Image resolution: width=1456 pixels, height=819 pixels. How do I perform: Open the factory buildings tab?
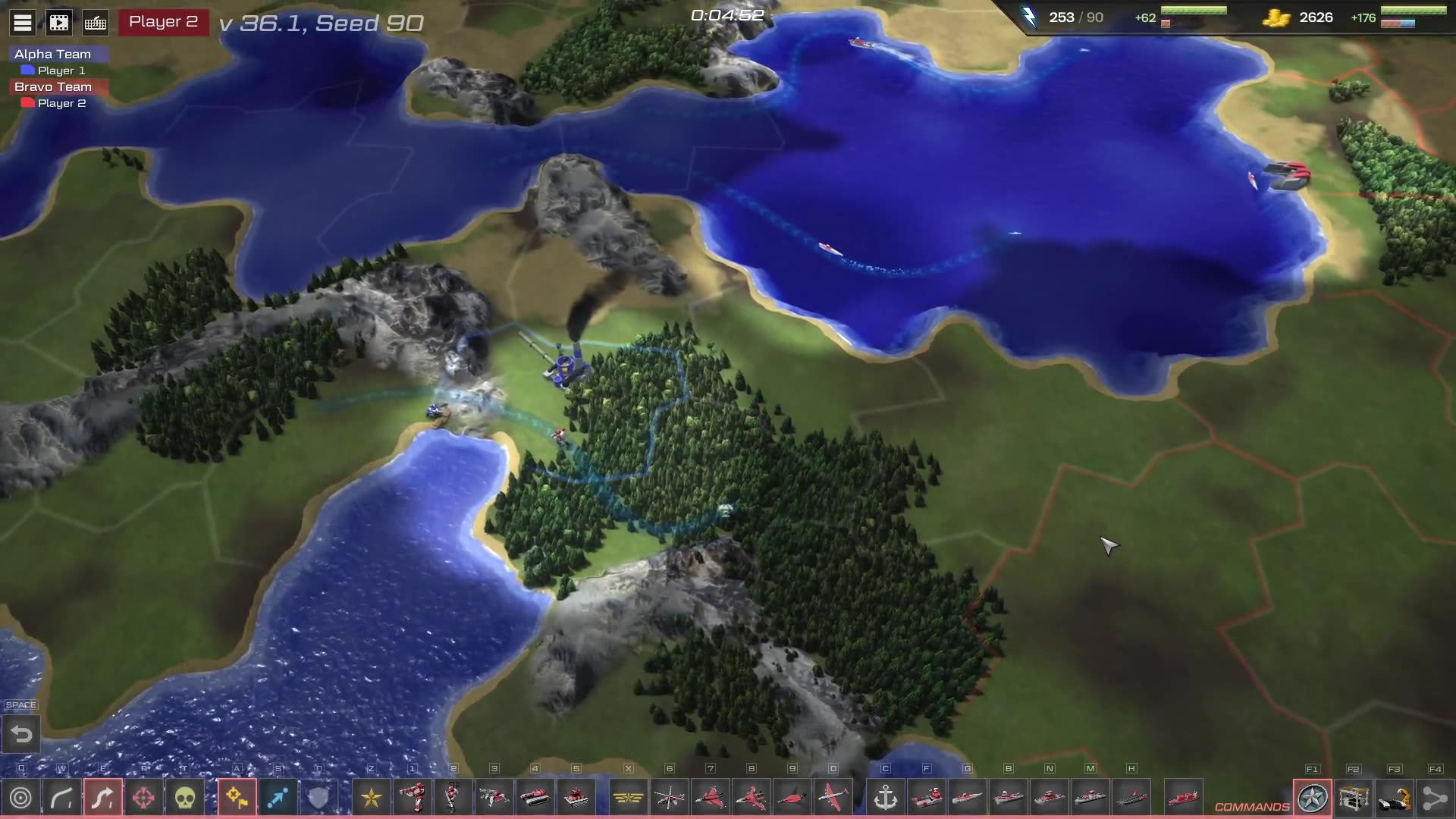pyautogui.click(x=1354, y=798)
